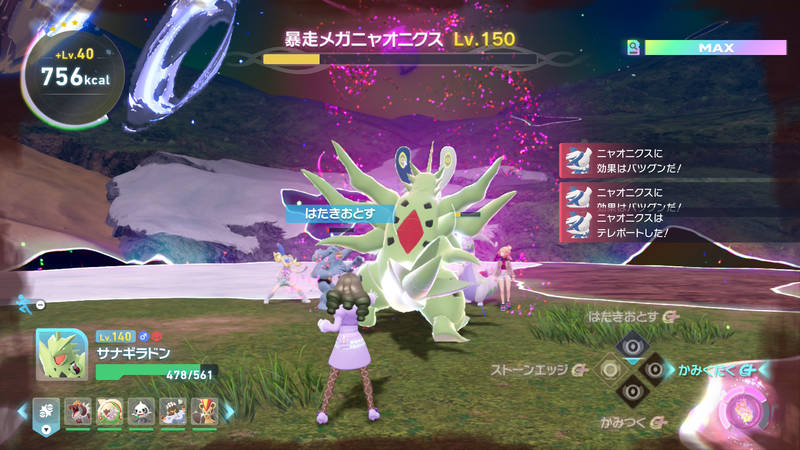Activate the かみくだく move diamond
800x450 pixels.
tap(654, 369)
